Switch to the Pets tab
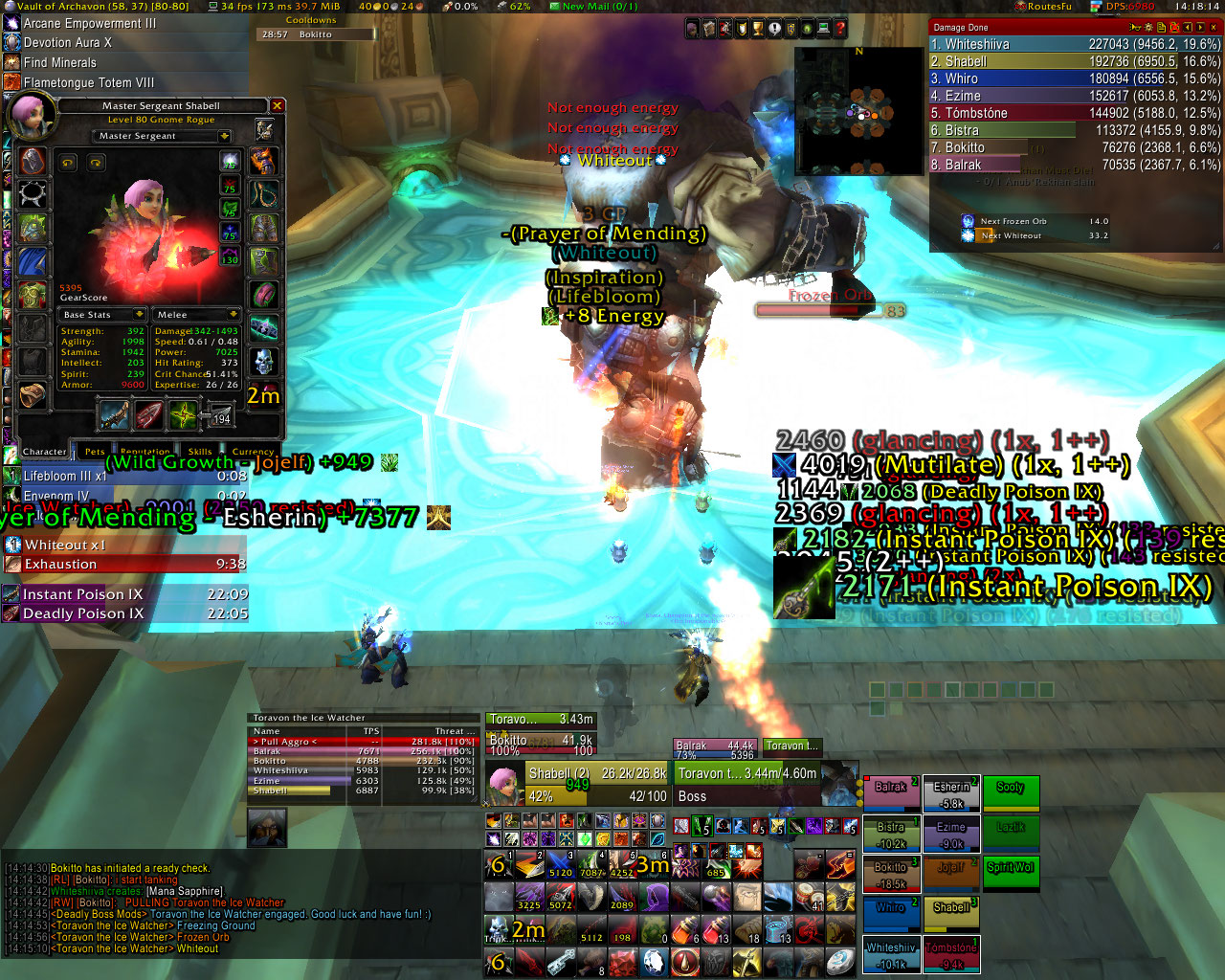 click(x=95, y=452)
